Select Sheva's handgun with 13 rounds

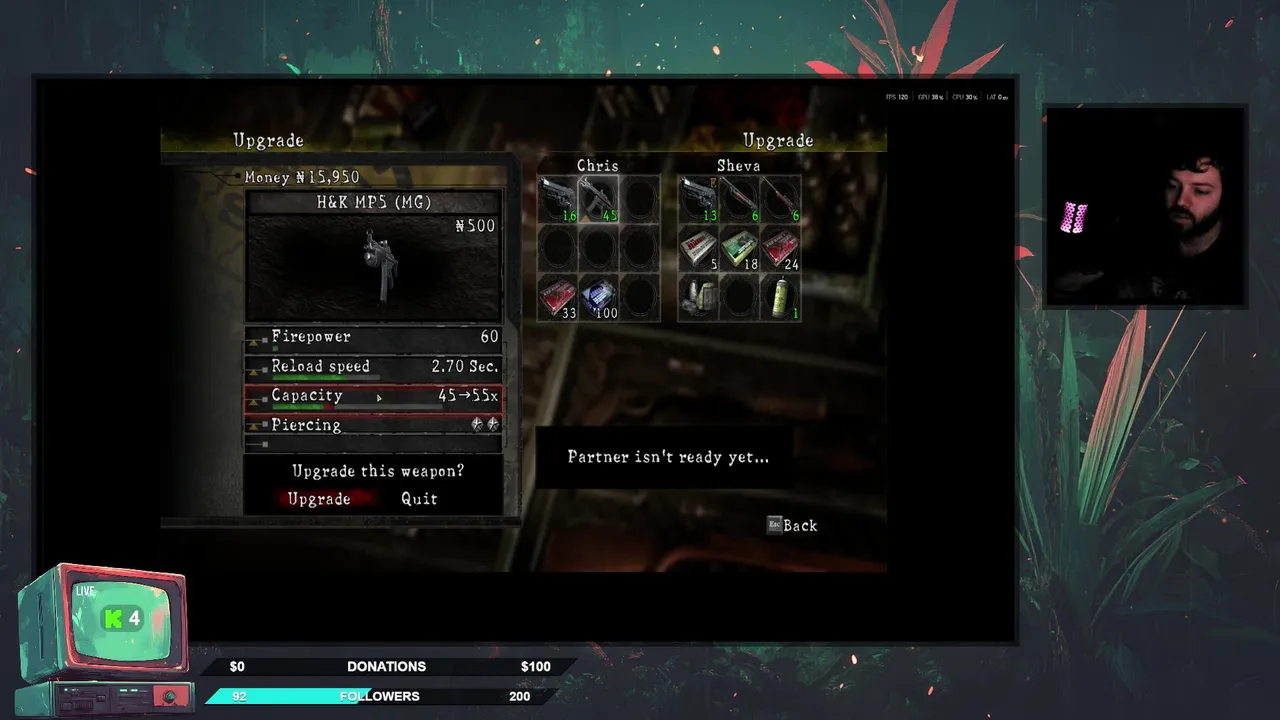coord(698,198)
